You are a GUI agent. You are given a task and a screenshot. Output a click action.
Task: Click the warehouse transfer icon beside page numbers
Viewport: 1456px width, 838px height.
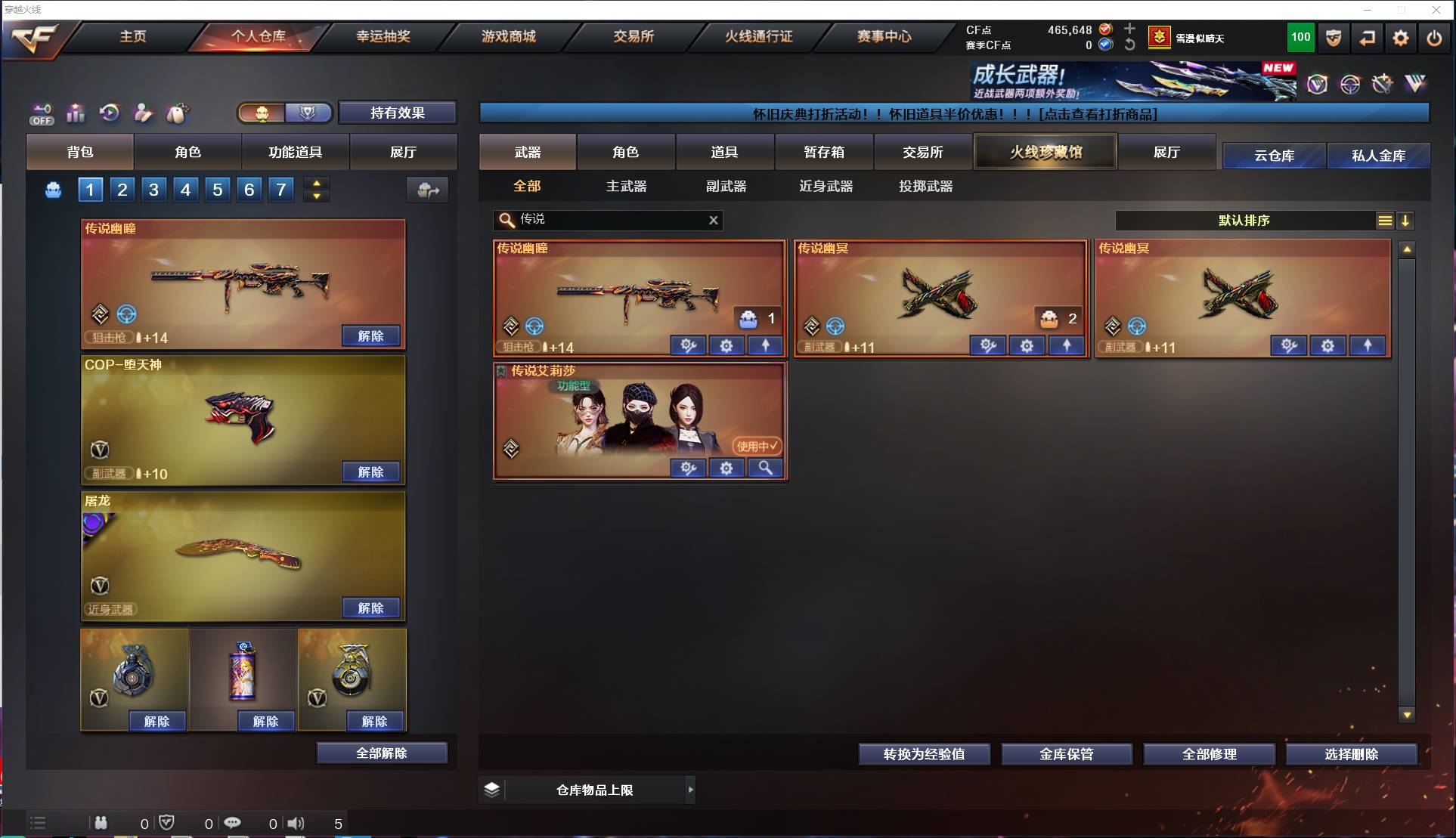[427, 190]
